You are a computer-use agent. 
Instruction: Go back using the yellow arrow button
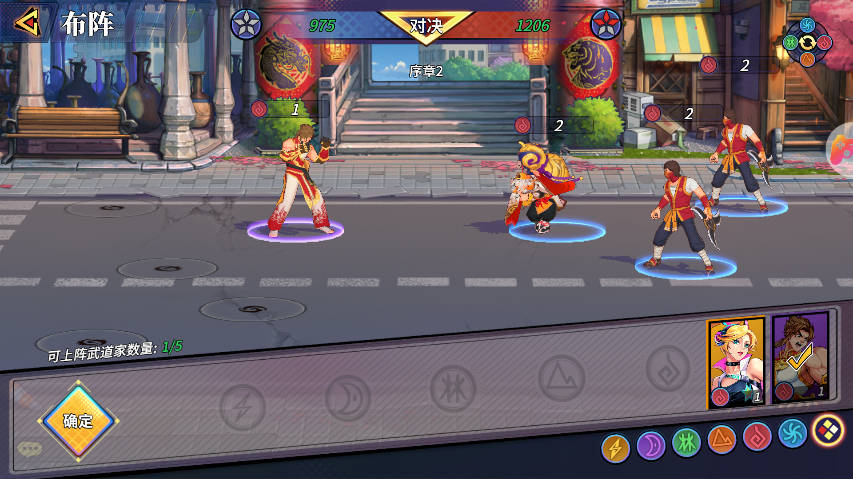coord(28,21)
